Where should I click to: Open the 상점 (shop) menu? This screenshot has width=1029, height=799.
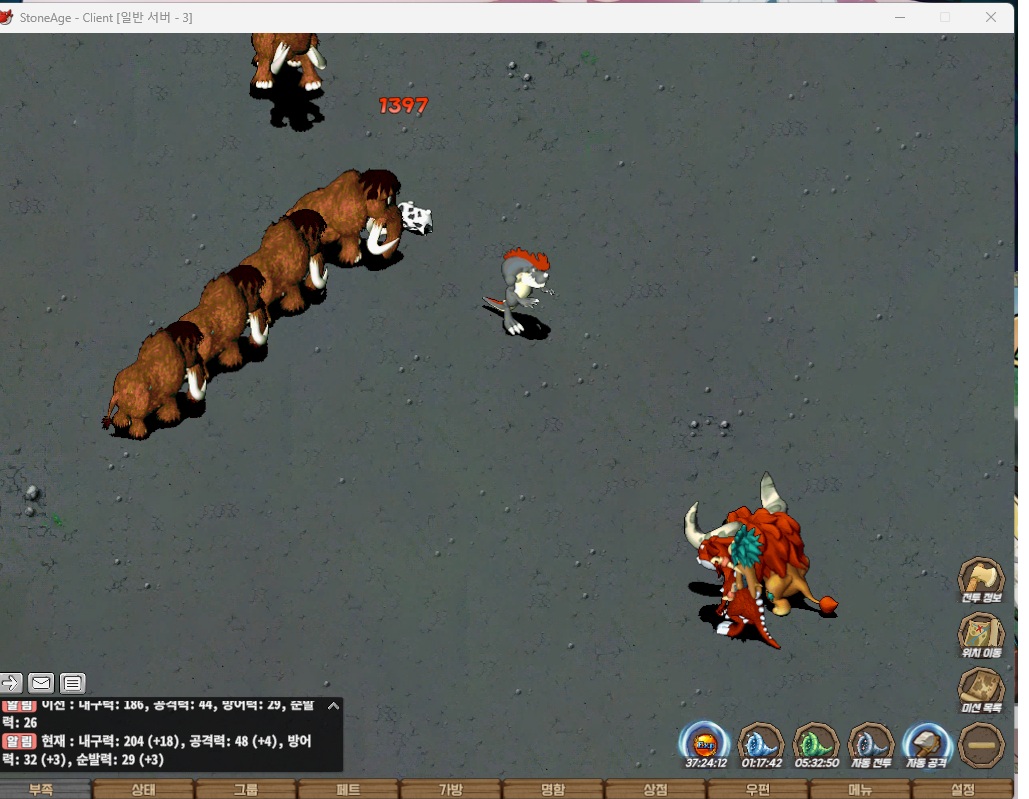[655, 789]
